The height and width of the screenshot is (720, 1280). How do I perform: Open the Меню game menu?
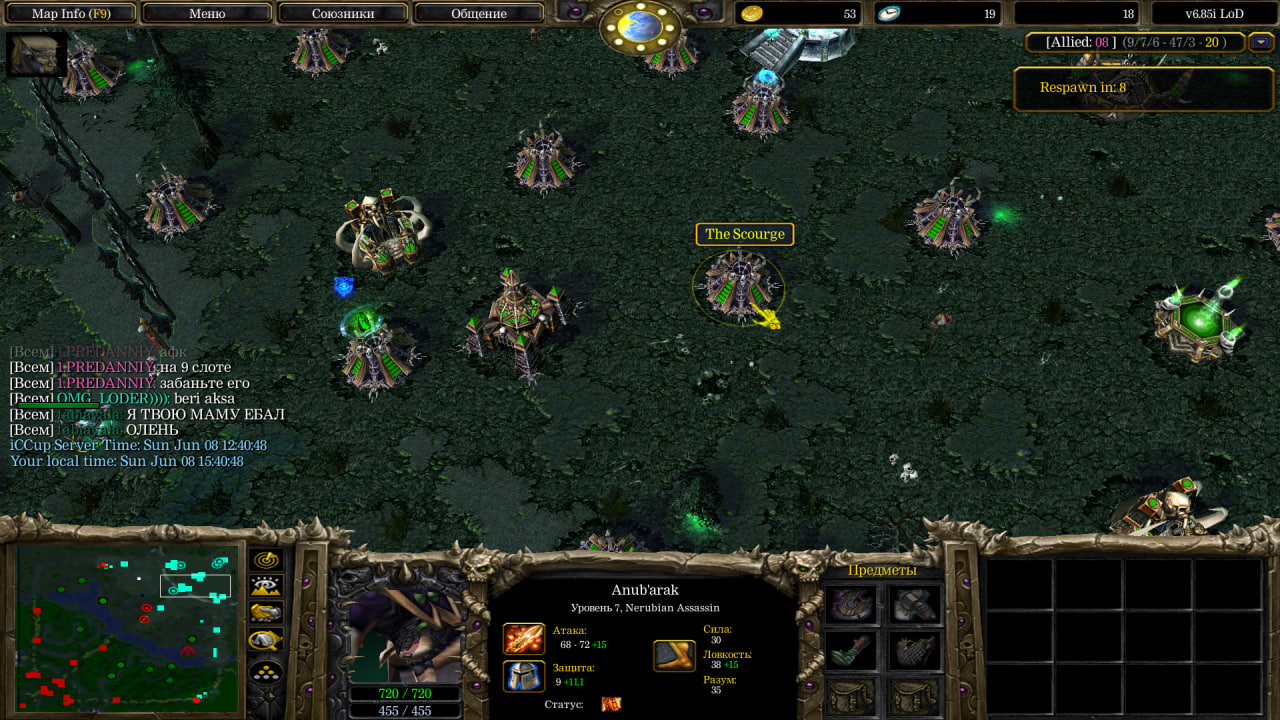(207, 14)
